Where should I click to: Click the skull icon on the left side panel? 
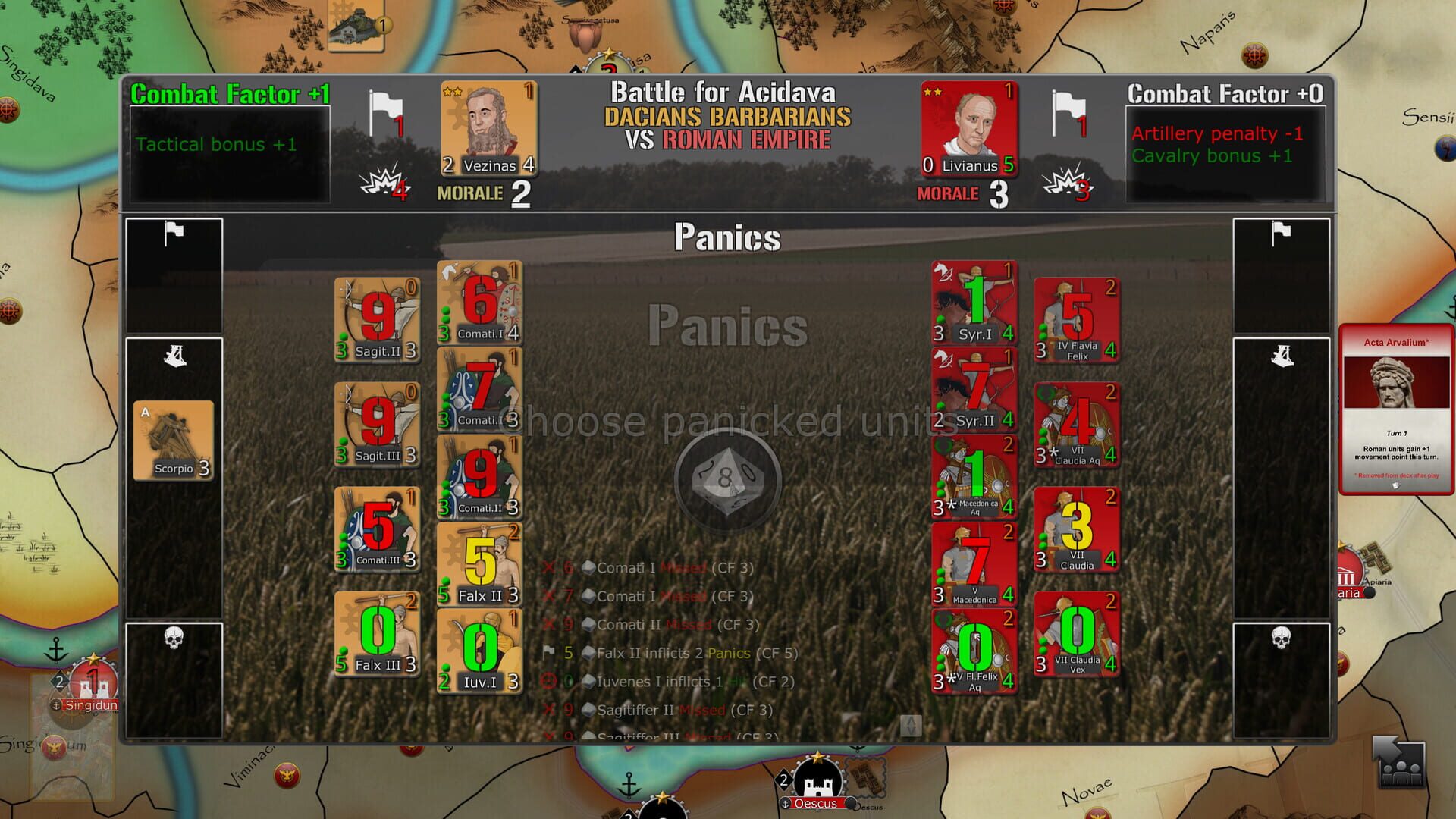point(173,637)
